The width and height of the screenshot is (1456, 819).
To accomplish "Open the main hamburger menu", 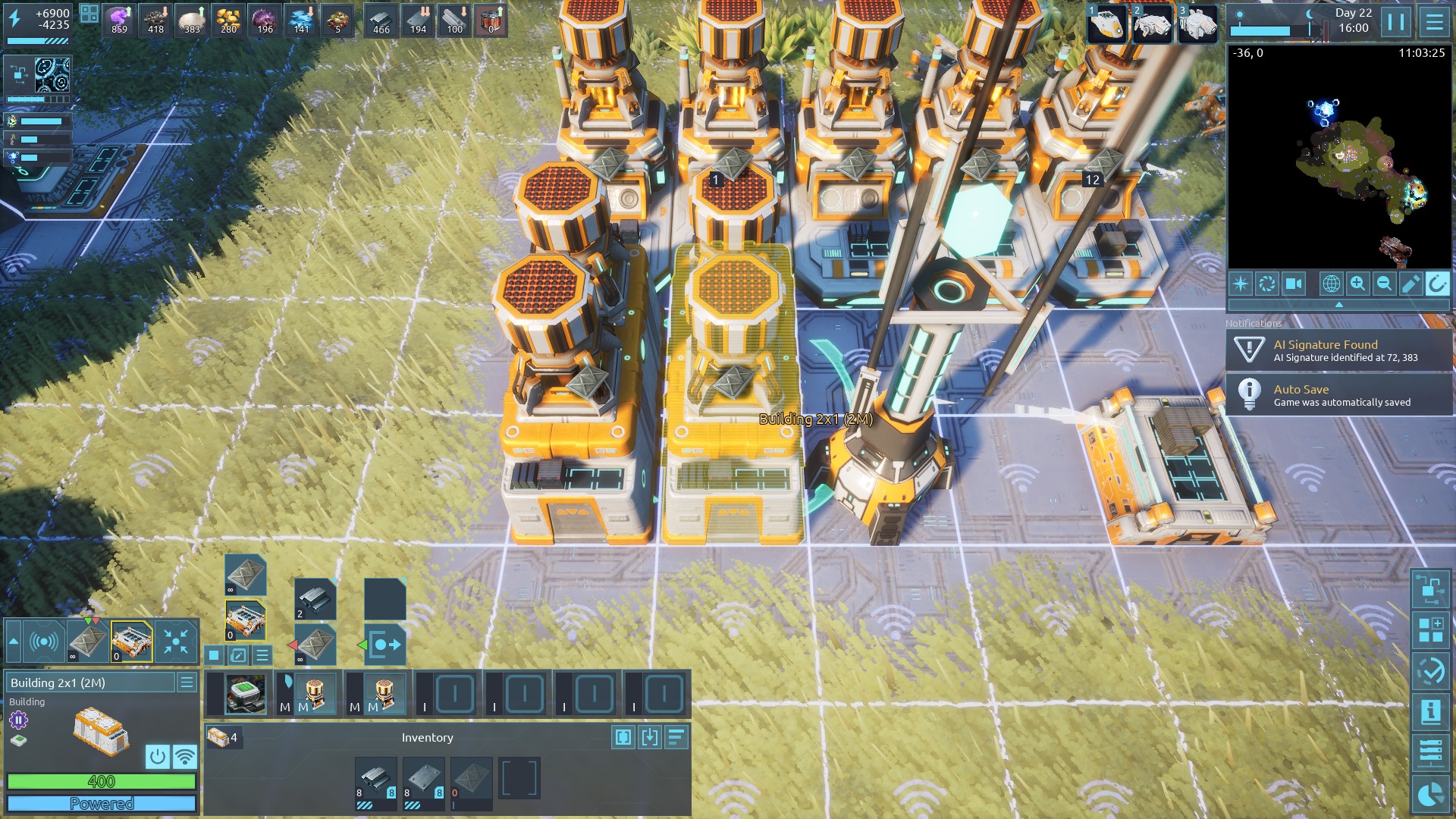I will 1434,22.
